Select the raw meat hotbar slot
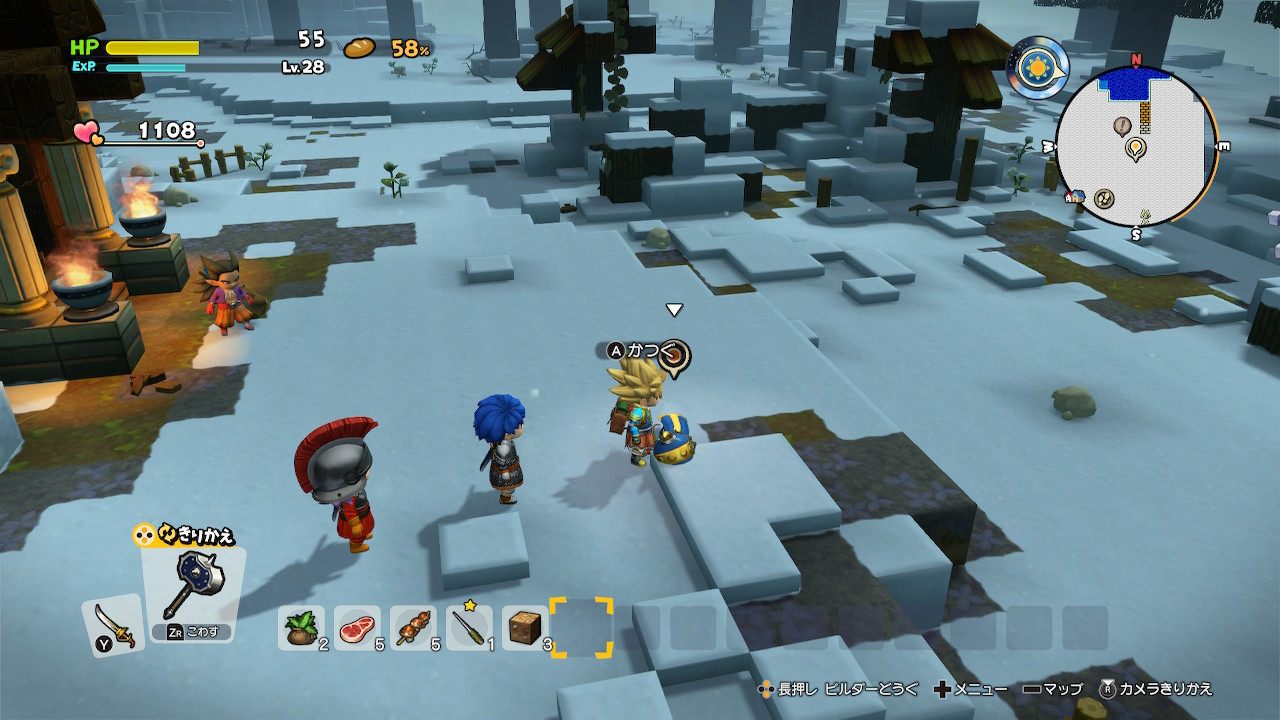The height and width of the screenshot is (720, 1280). [x=356, y=628]
